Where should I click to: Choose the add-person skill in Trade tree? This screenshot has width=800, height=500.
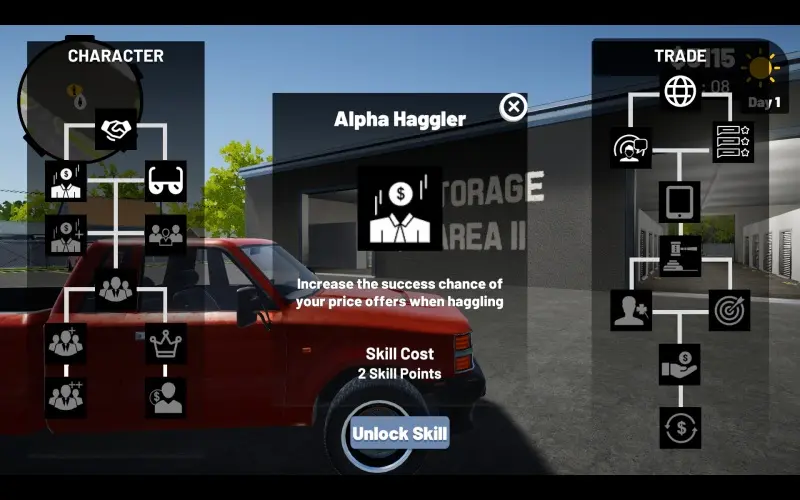click(x=631, y=310)
